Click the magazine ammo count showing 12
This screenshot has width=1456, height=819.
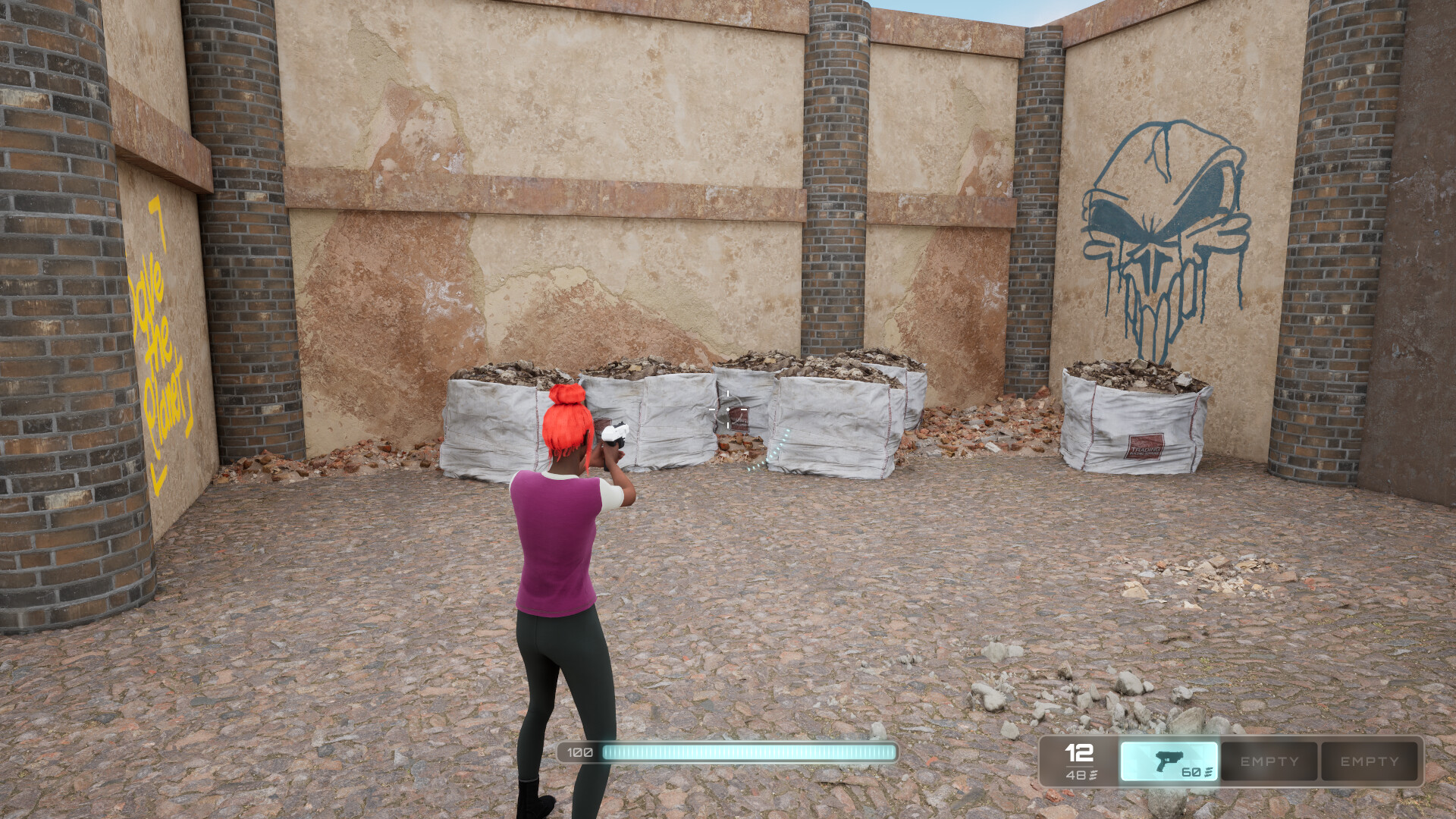point(1078,755)
